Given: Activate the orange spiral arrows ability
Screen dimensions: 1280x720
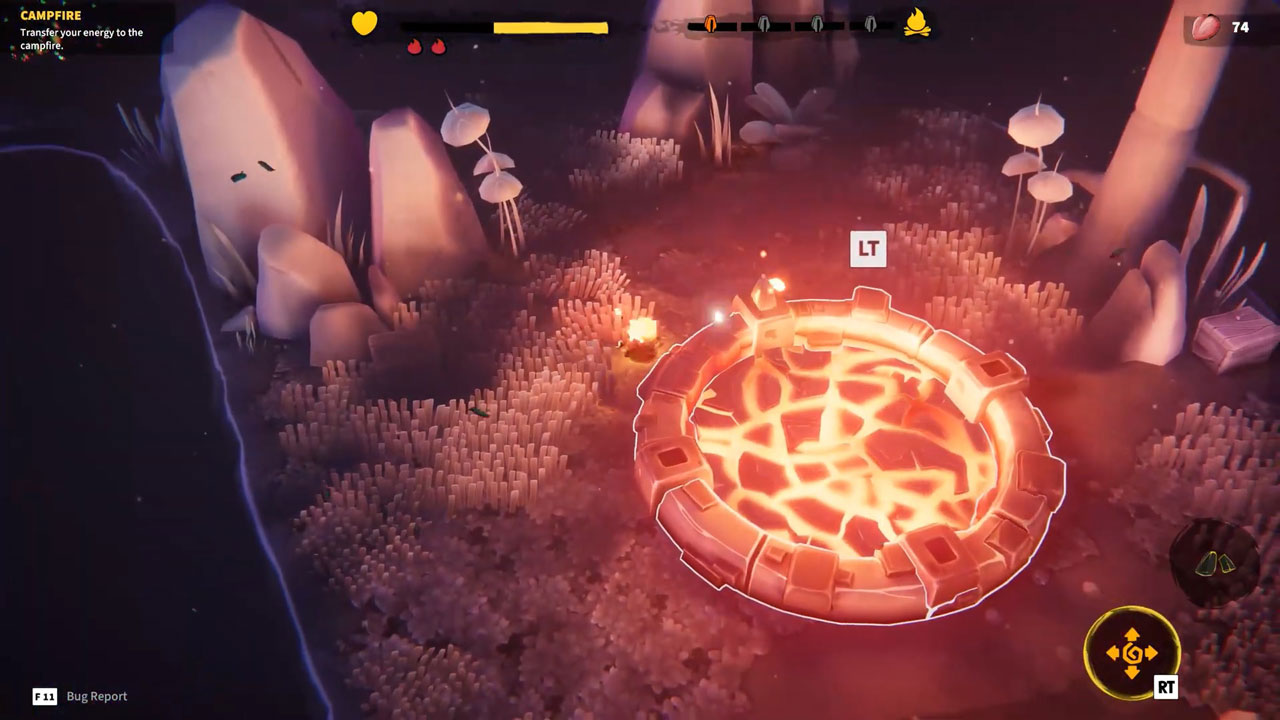Looking at the screenshot, I should coord(1132,653).
